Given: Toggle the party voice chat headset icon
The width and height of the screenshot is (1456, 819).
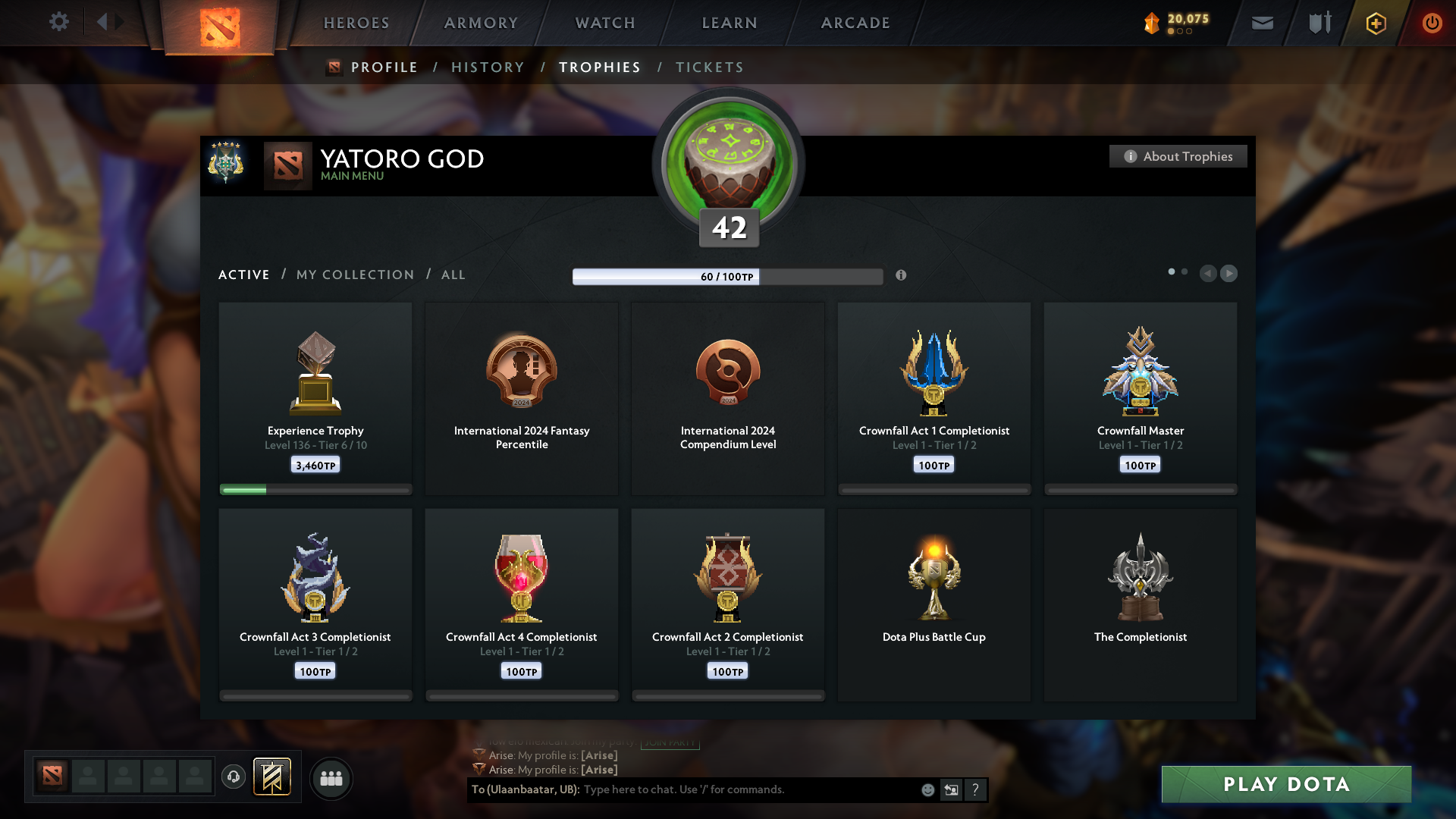Looking at the screenshot, I should tap(234, 777).
